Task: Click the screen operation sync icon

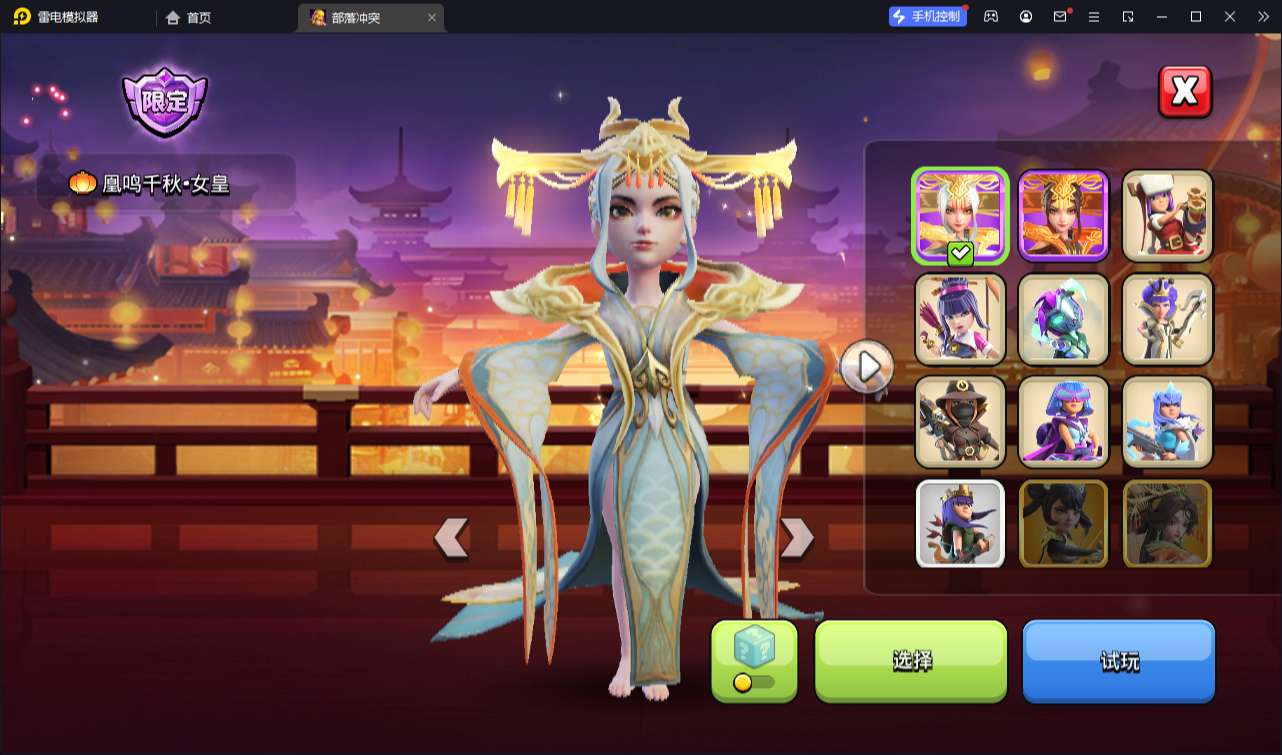Action: (1127, 16)
